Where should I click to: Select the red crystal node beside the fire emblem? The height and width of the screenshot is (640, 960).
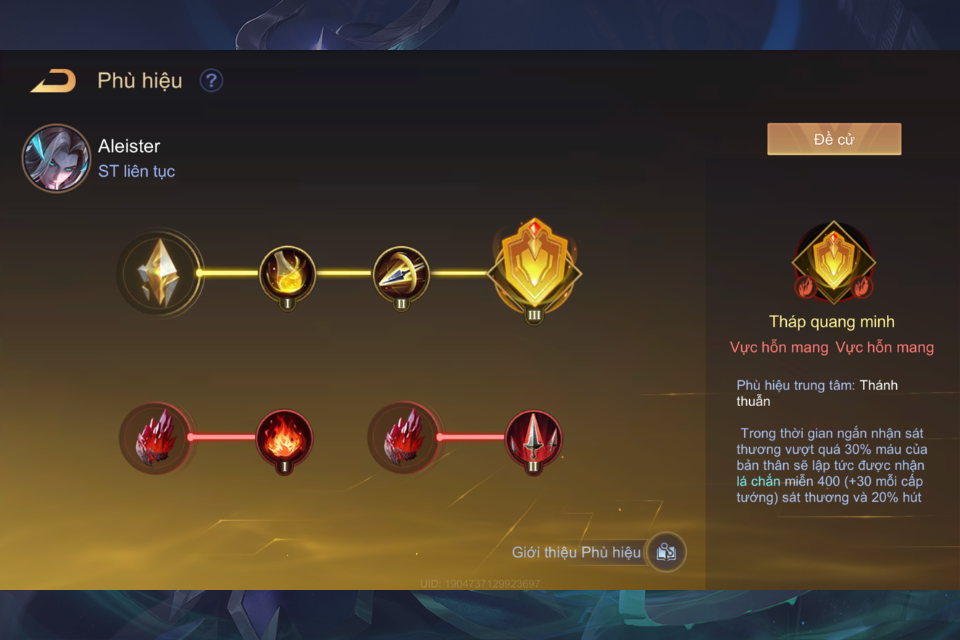(x=155, y=437)
